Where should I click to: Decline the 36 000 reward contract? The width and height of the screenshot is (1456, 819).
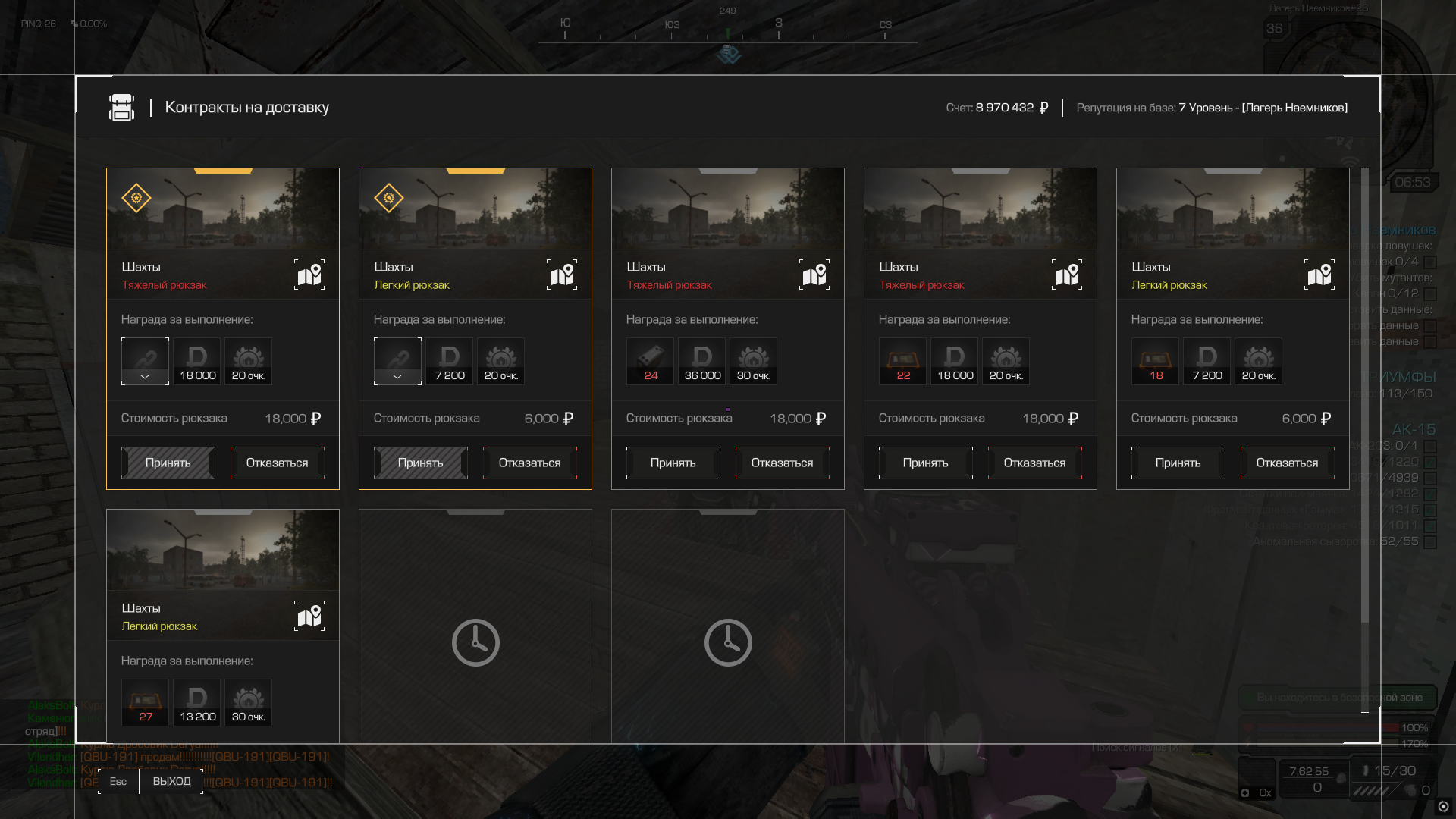pyautogui.click(x=782, y=463)
